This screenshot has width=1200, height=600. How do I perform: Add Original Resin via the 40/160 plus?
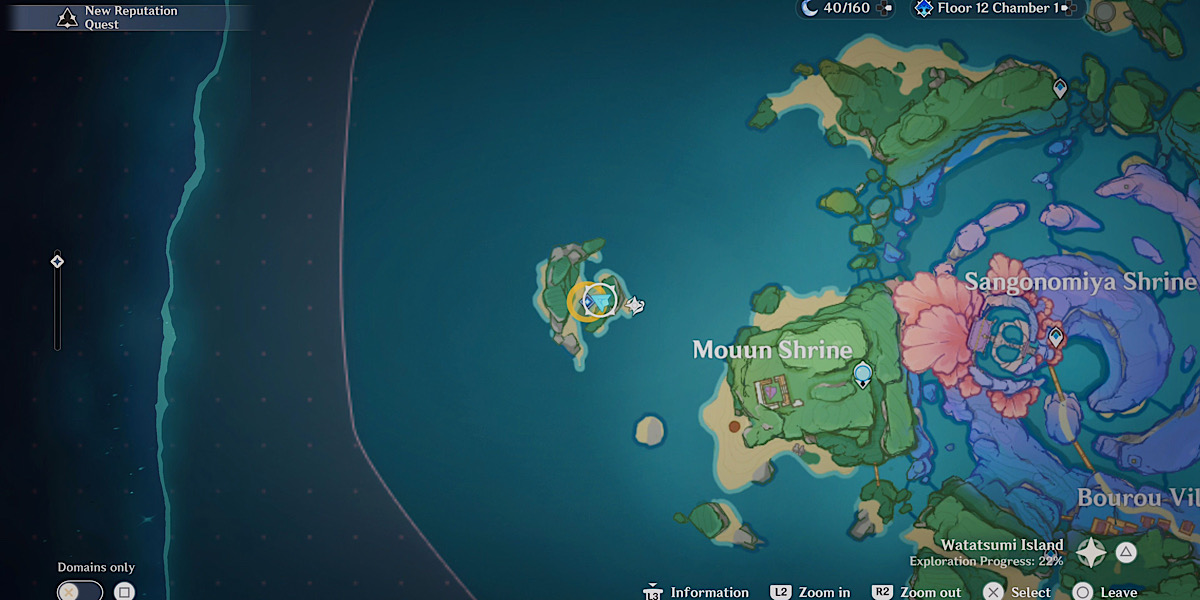[883, 9]
